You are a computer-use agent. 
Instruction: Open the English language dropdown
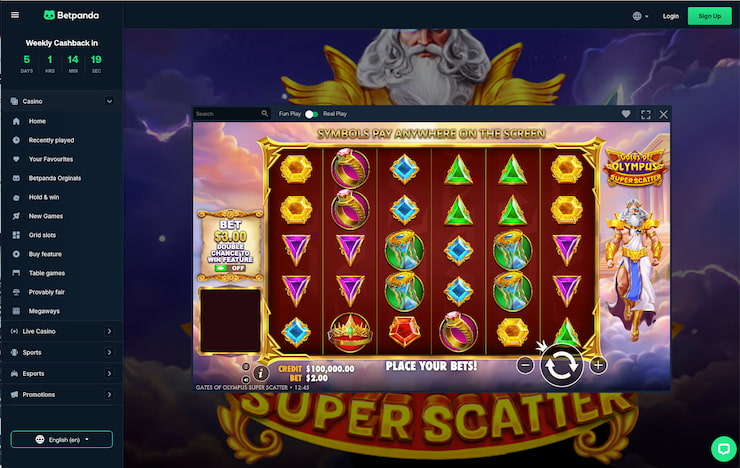point(62,439)
